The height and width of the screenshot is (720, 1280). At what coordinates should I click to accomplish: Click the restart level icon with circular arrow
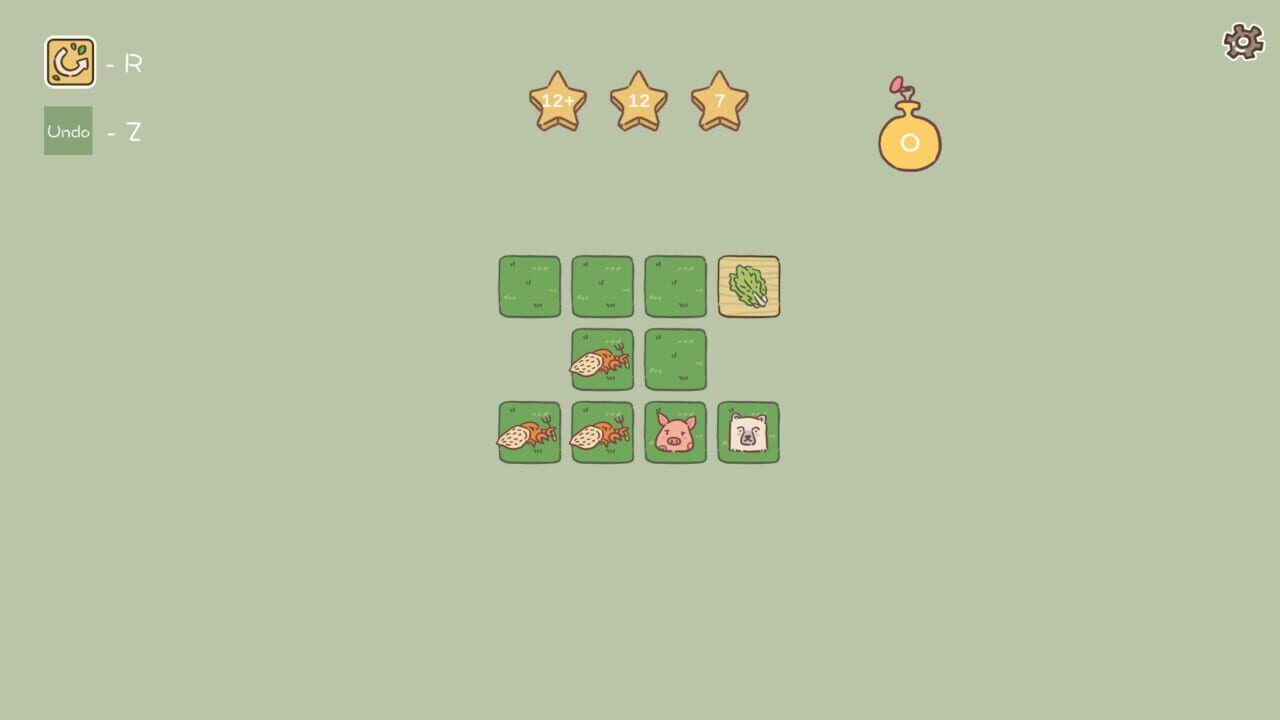point(68,60)
